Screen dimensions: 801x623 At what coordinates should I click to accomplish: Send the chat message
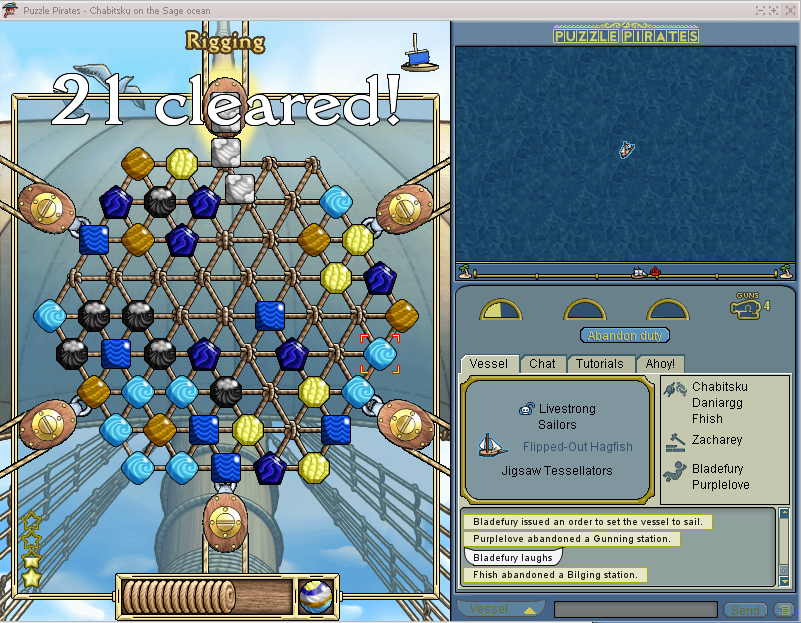pyautogui.click(x=745, y=610)
